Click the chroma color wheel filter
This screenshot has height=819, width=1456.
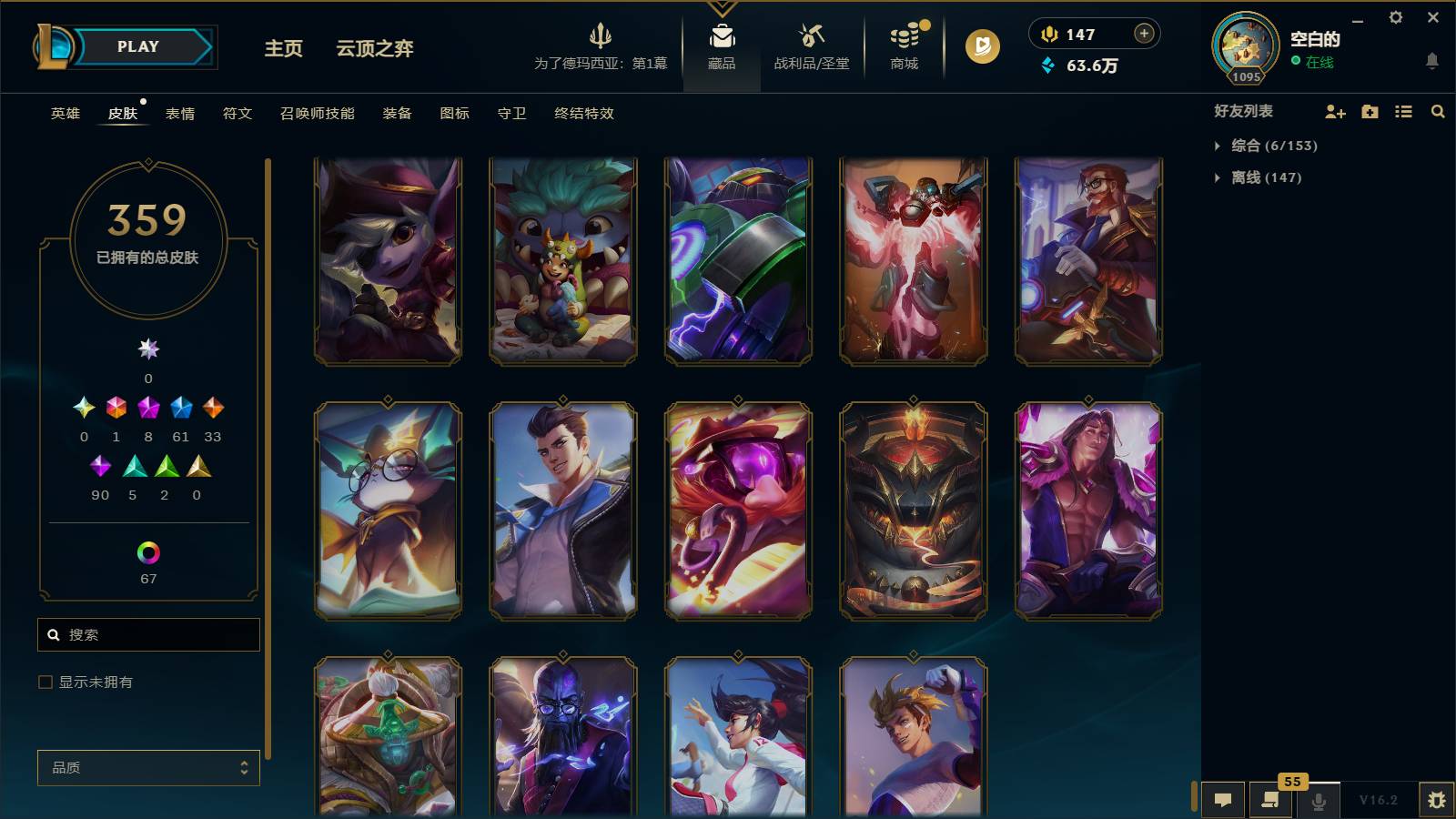pyautogui.click(x=148, y=551)
